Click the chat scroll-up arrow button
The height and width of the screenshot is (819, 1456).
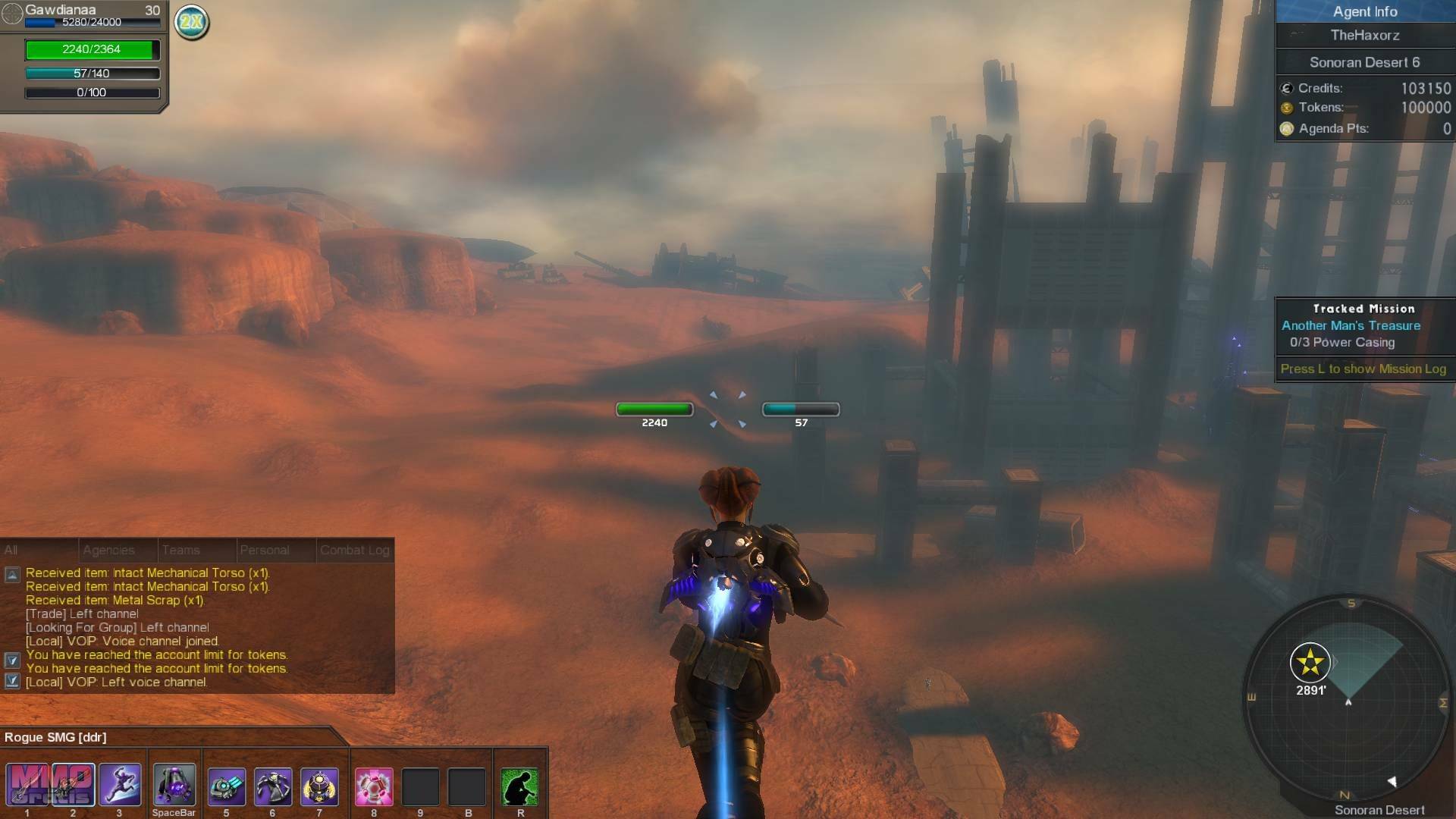[12, 575]
